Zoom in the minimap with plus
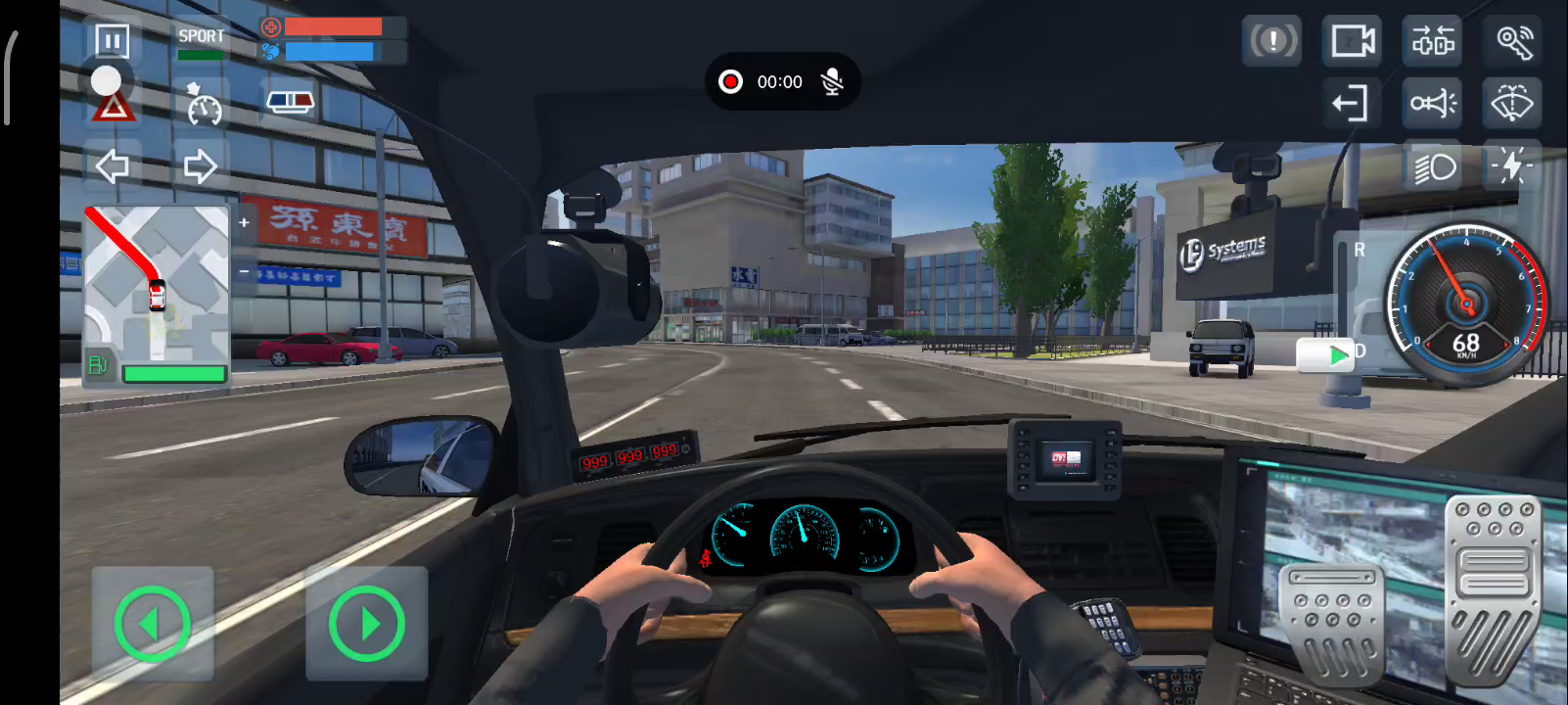The height and width of the screenshot is (705, 1568). point(244,223)
